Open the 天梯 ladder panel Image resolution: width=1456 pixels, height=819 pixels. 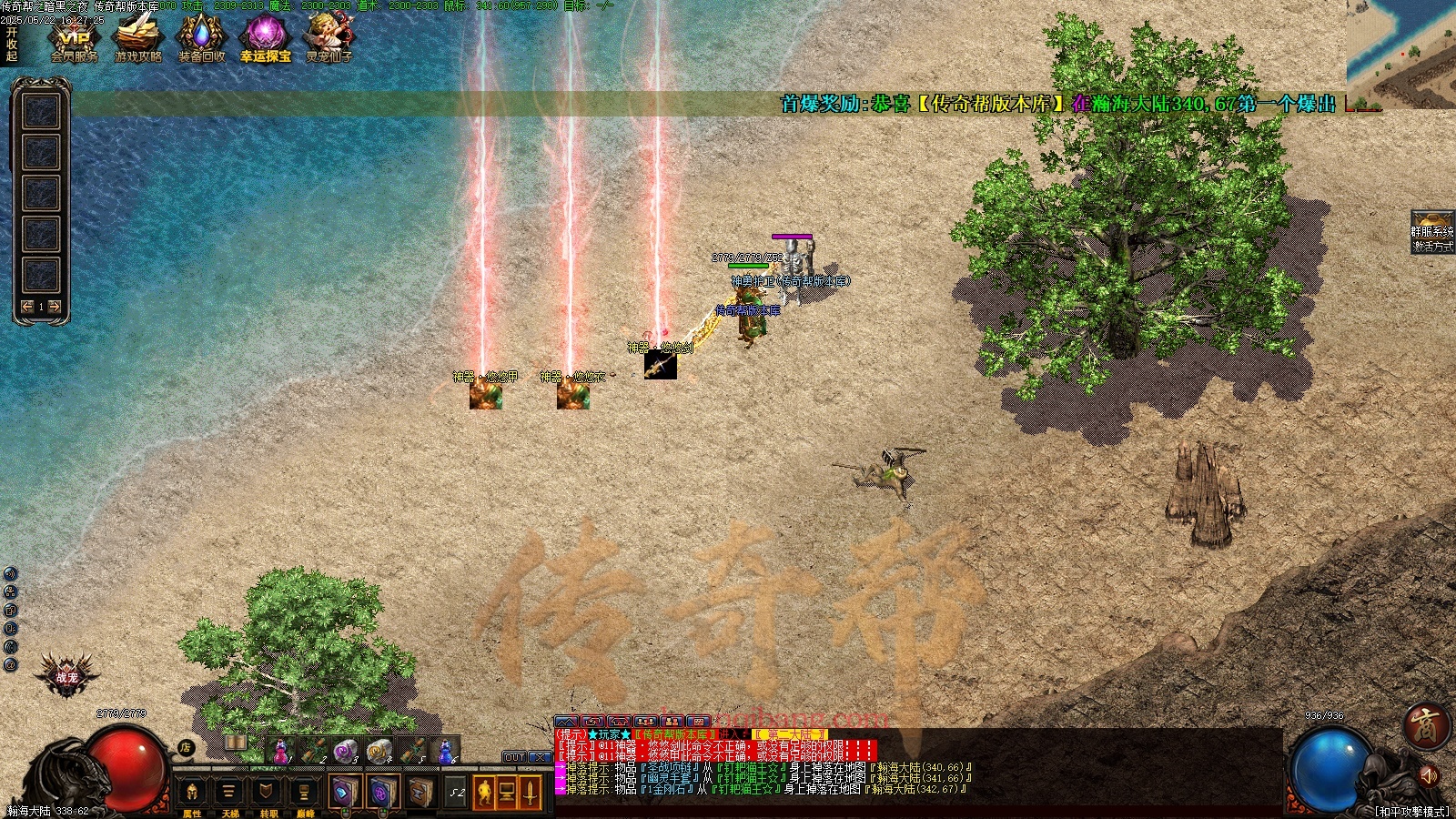229,794
